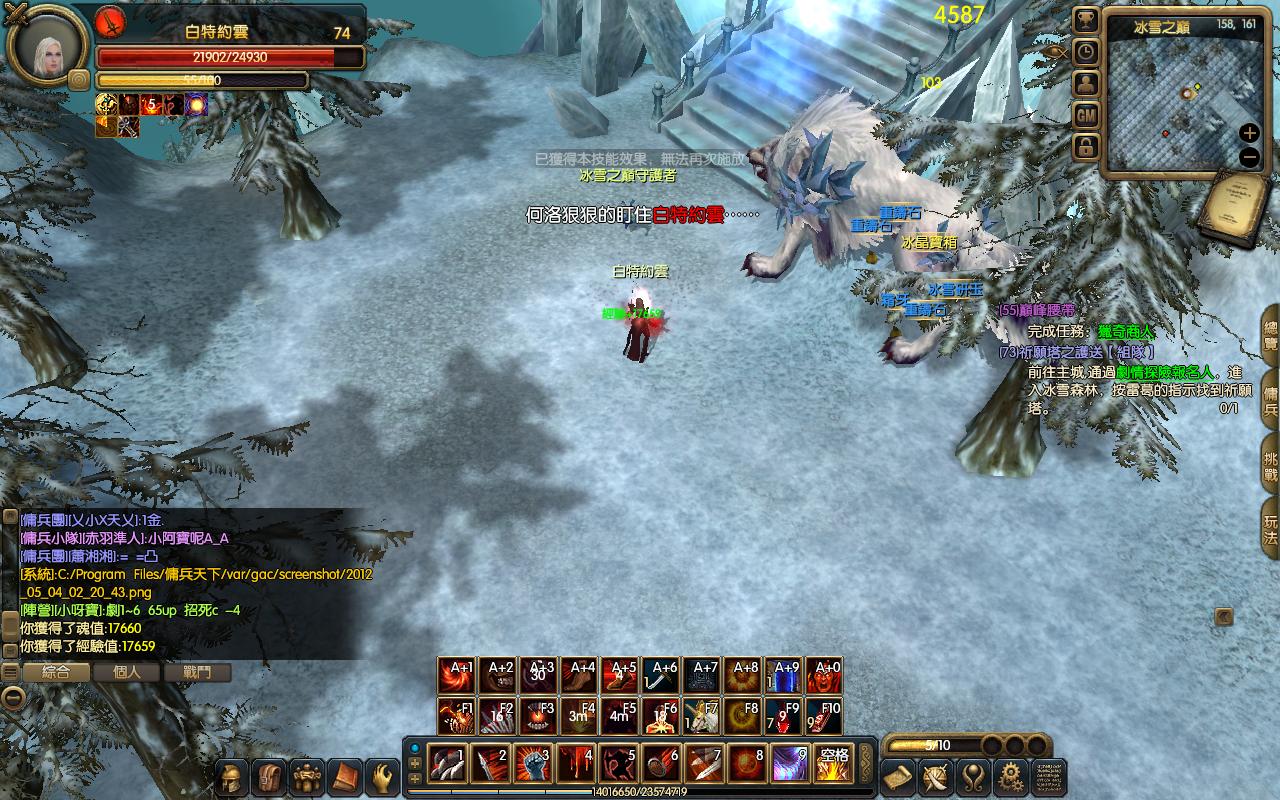Click the trophy icon beside minimap

pos(1086,20)
